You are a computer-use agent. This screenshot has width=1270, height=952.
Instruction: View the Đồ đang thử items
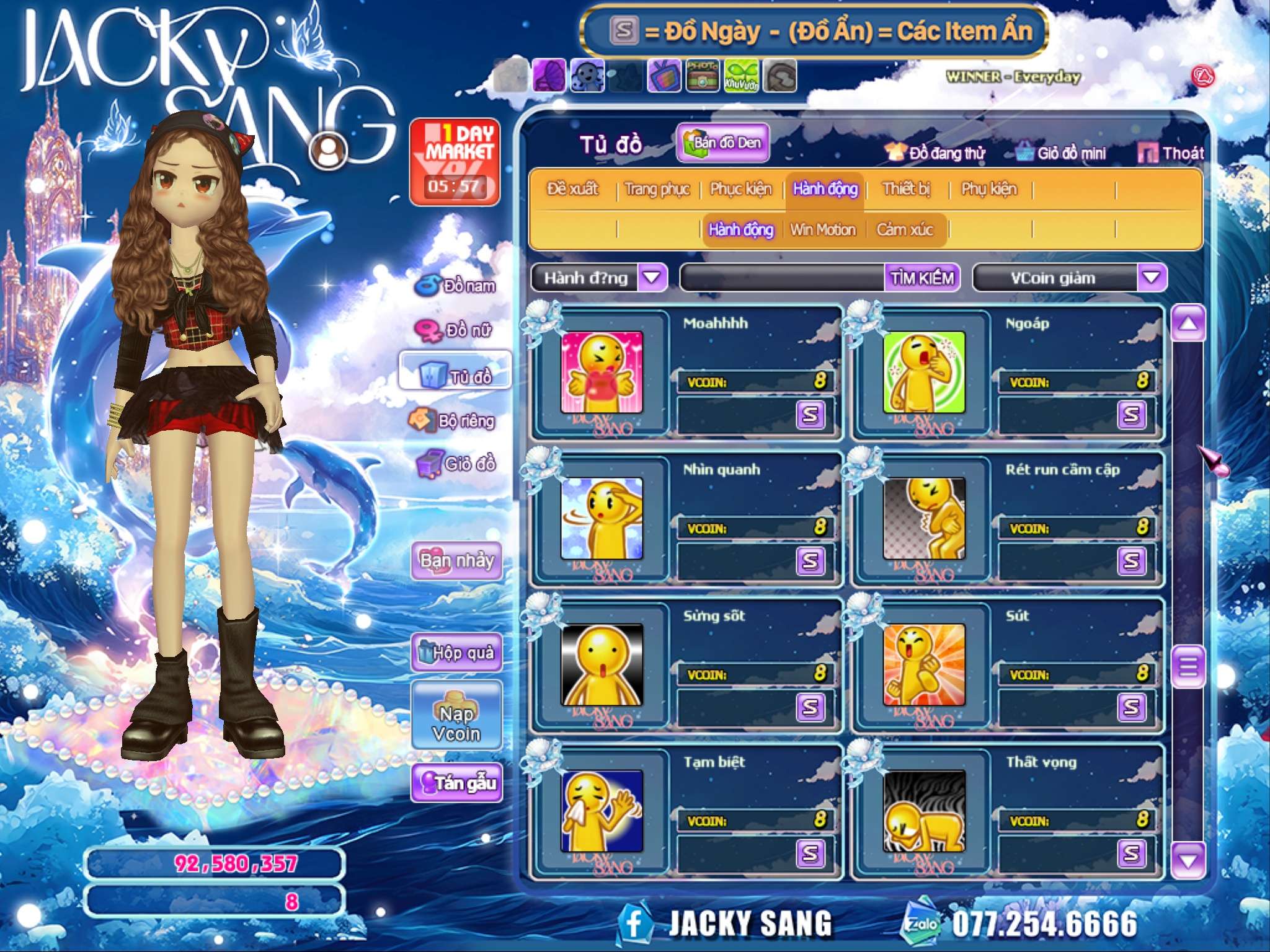[x=936, y=153]
